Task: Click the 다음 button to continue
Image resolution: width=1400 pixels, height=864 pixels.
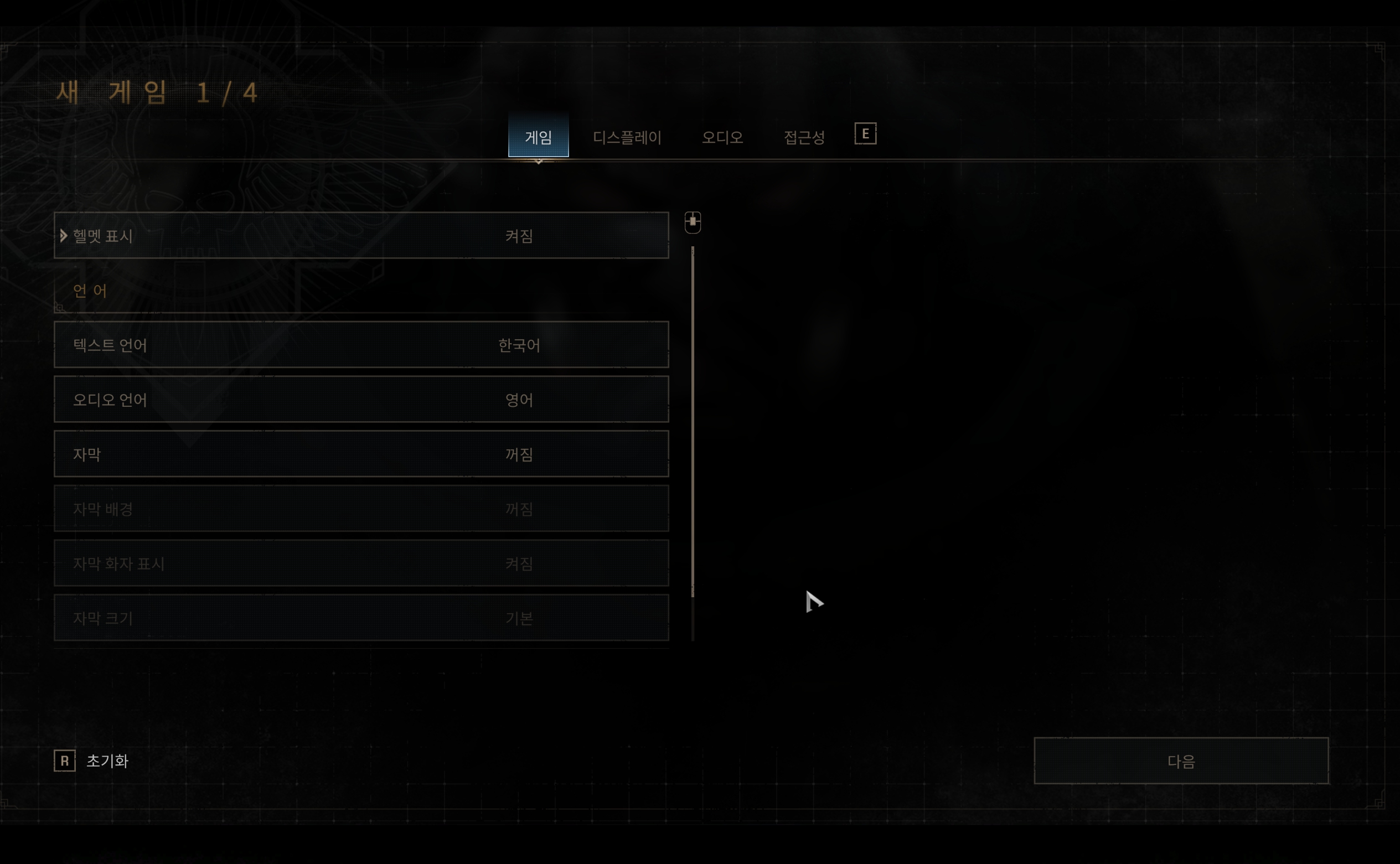Action: (x=1181, y=760)
